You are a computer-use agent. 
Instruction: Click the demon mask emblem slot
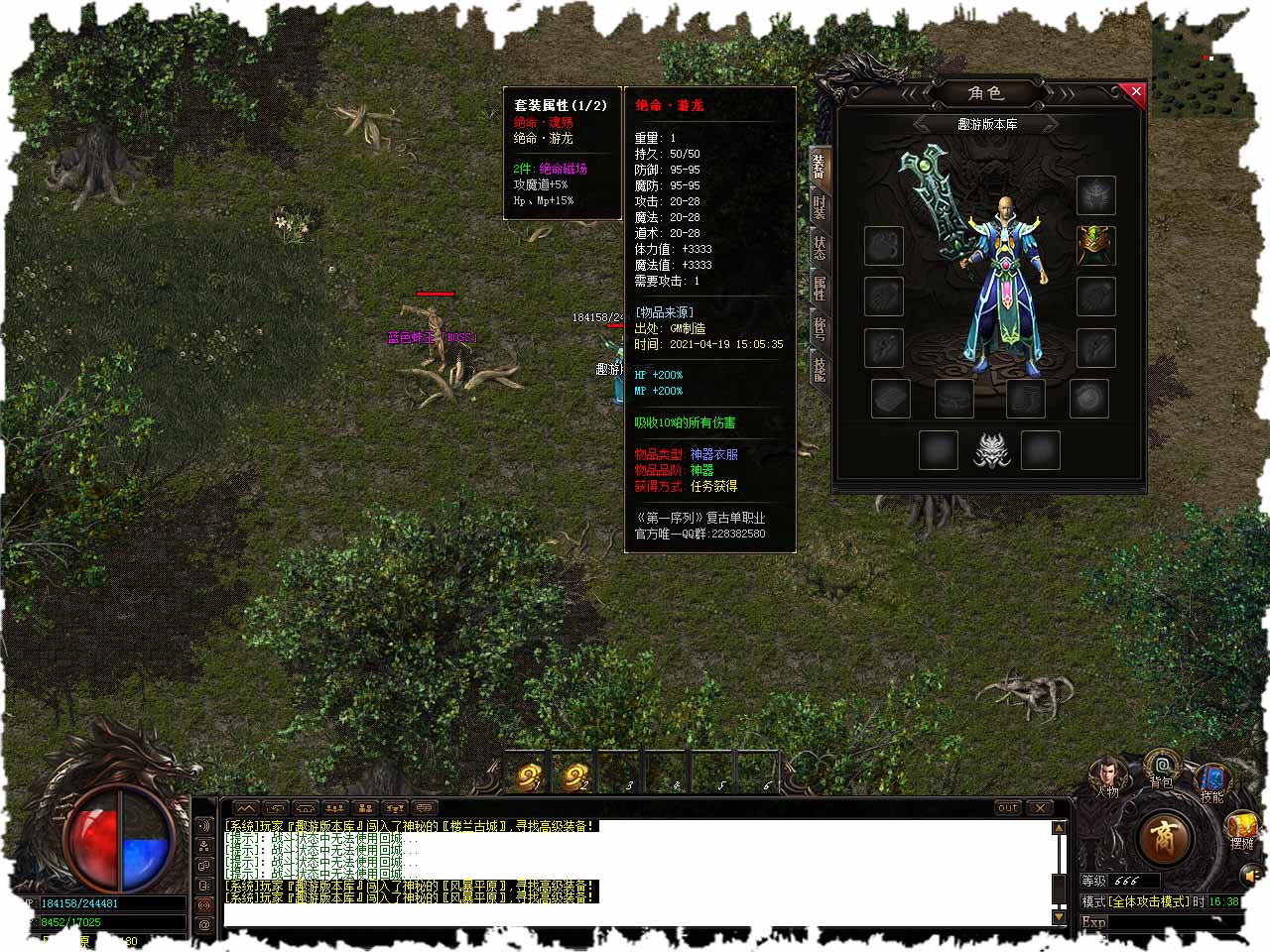[x=989, y=450]
